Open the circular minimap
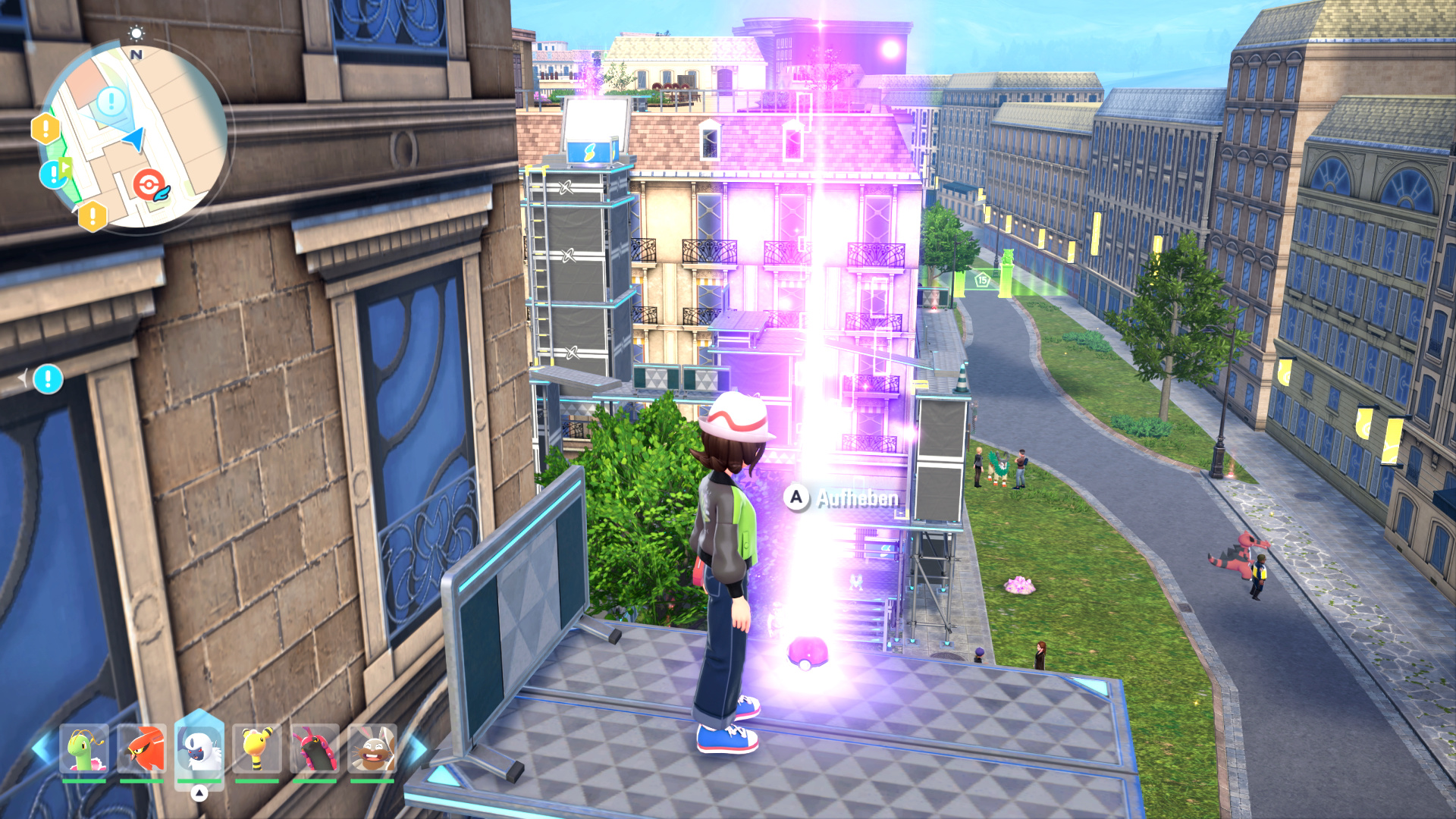Viewport: 1456px width, 819px height. [x=133, y=136]
